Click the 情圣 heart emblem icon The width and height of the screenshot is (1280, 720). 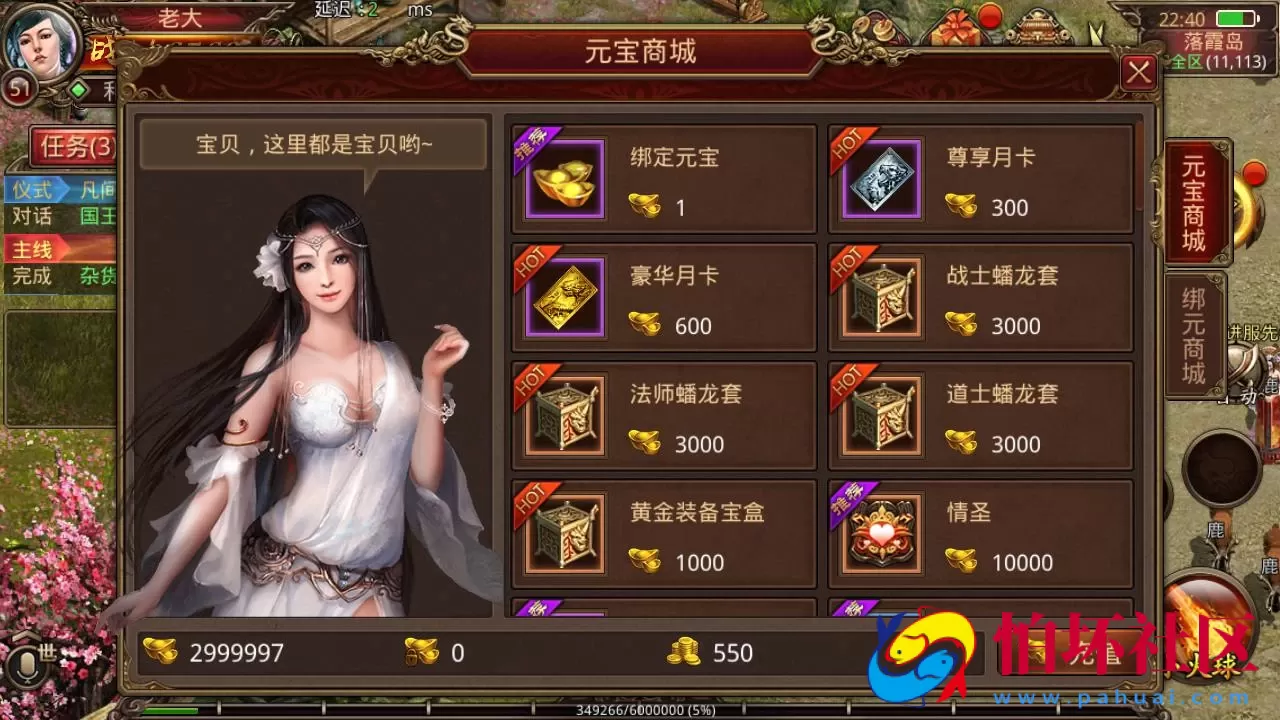tap(881, 534)
